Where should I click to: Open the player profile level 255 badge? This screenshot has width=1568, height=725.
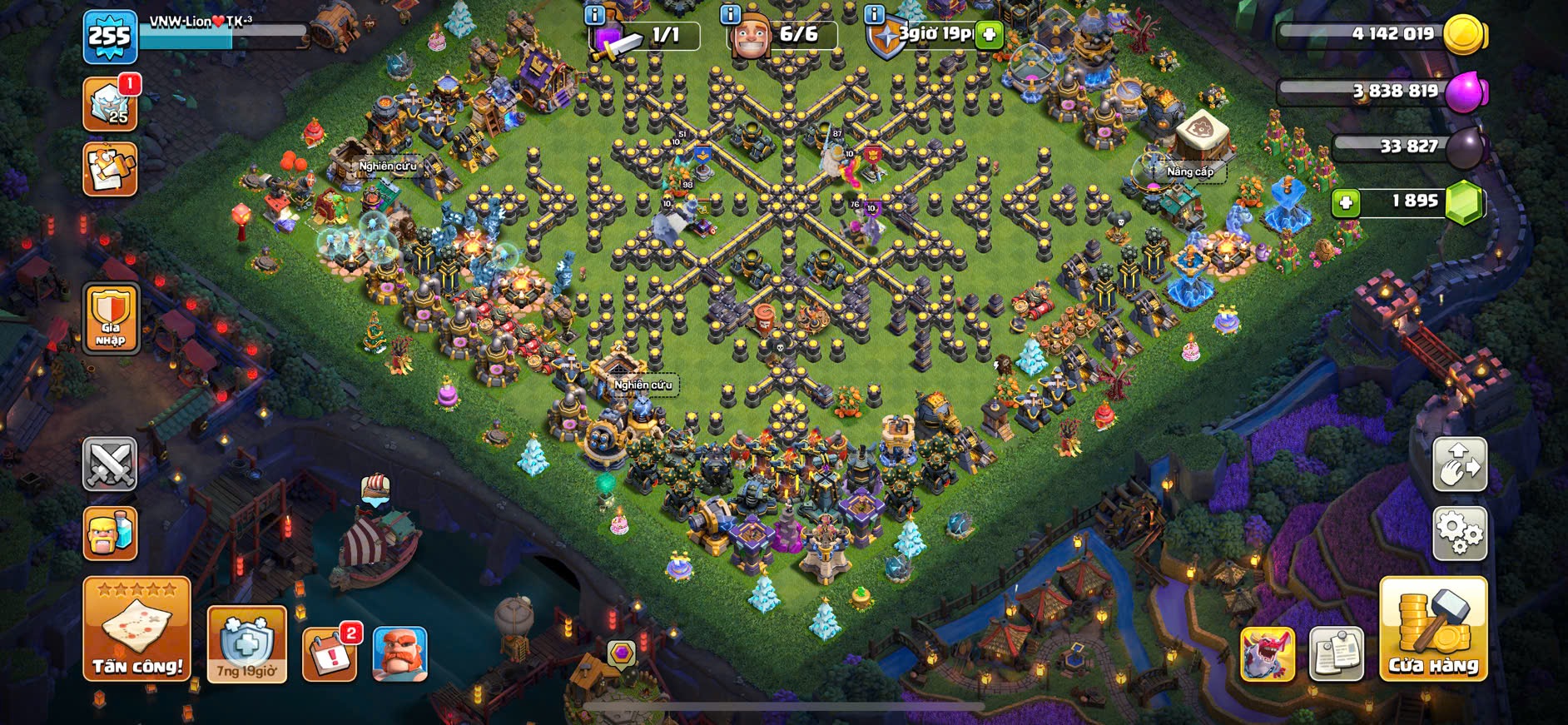[x=110, y=37]
